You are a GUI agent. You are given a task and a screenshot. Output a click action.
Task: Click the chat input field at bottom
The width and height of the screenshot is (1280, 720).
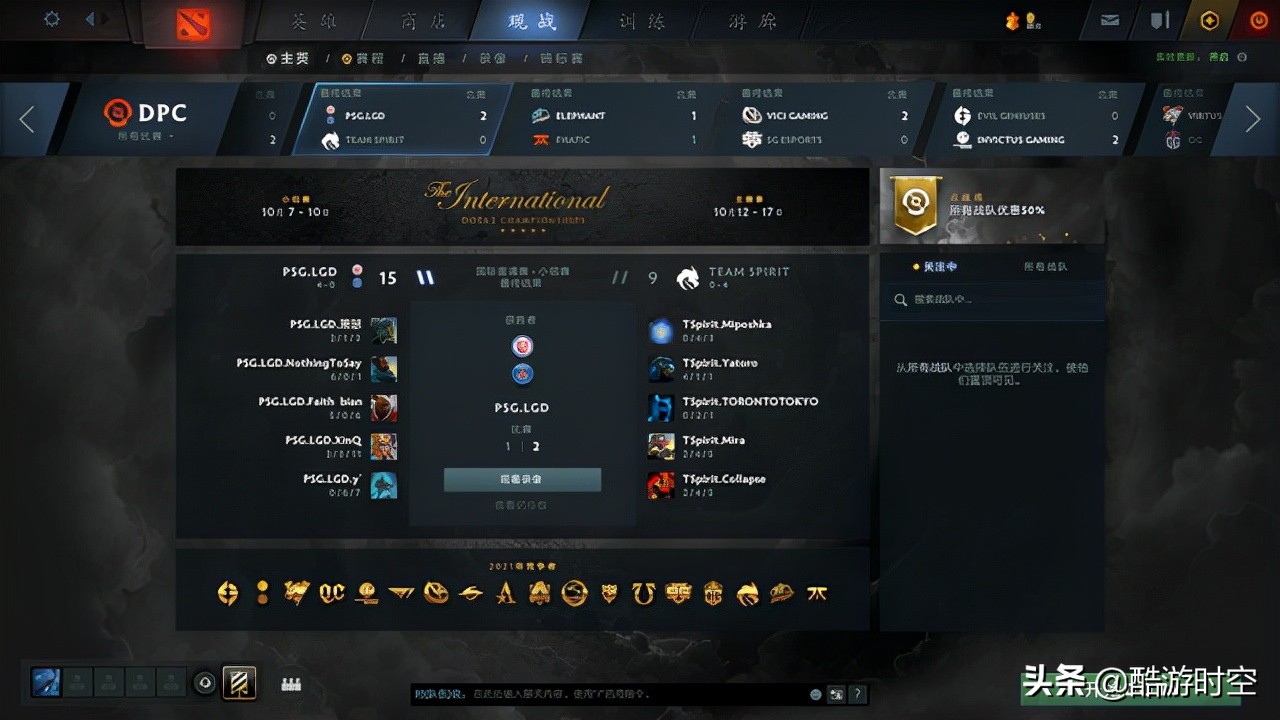coord(600,693)
